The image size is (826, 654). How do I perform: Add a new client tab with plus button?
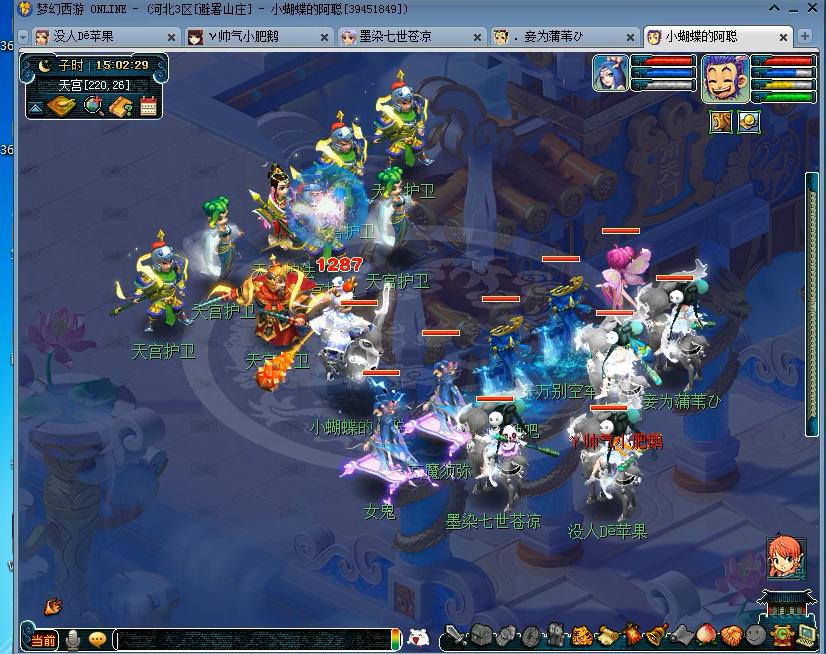(805, 37)
